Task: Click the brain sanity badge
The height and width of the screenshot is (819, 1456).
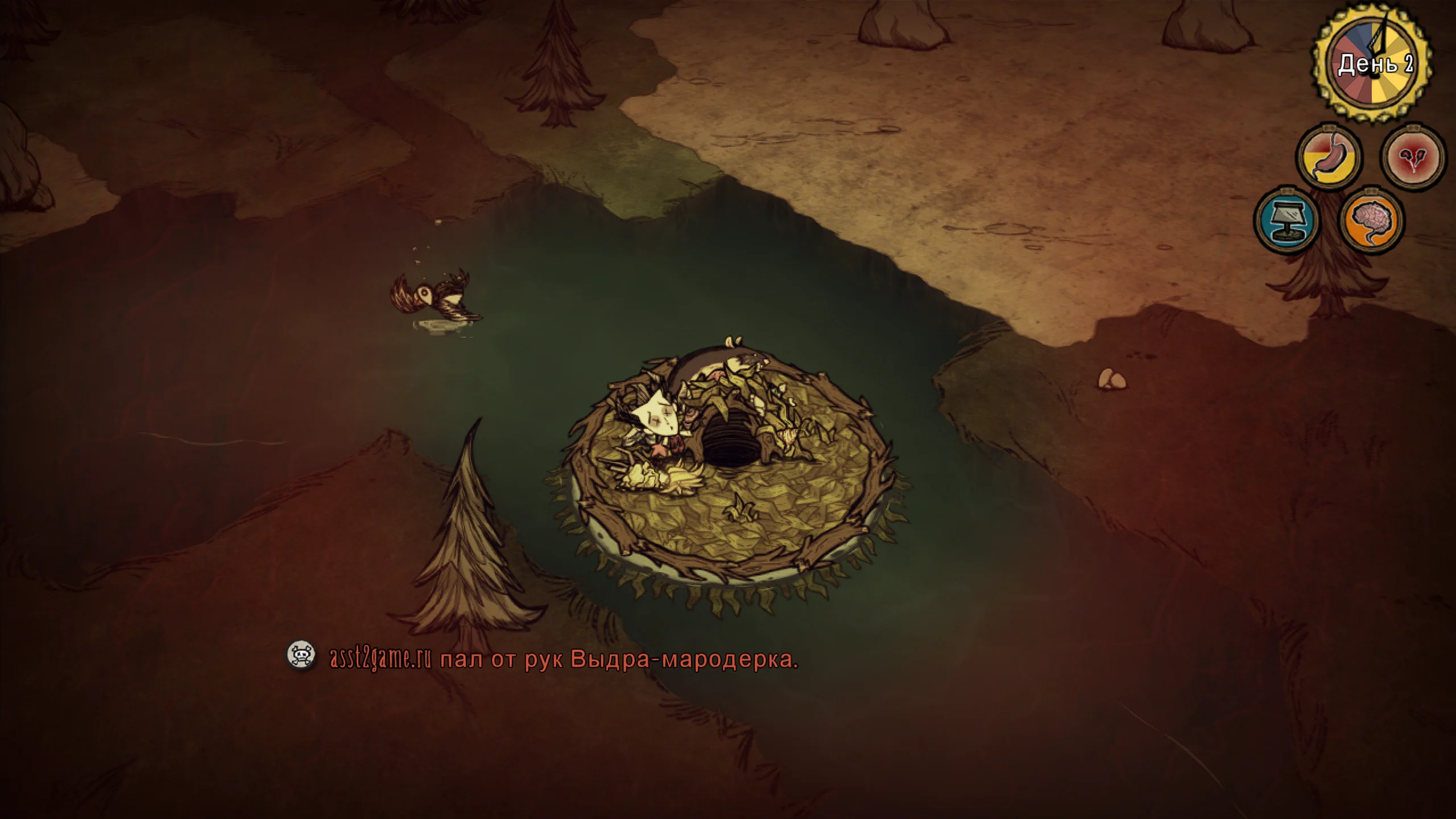Action: tap(1372, 221)
